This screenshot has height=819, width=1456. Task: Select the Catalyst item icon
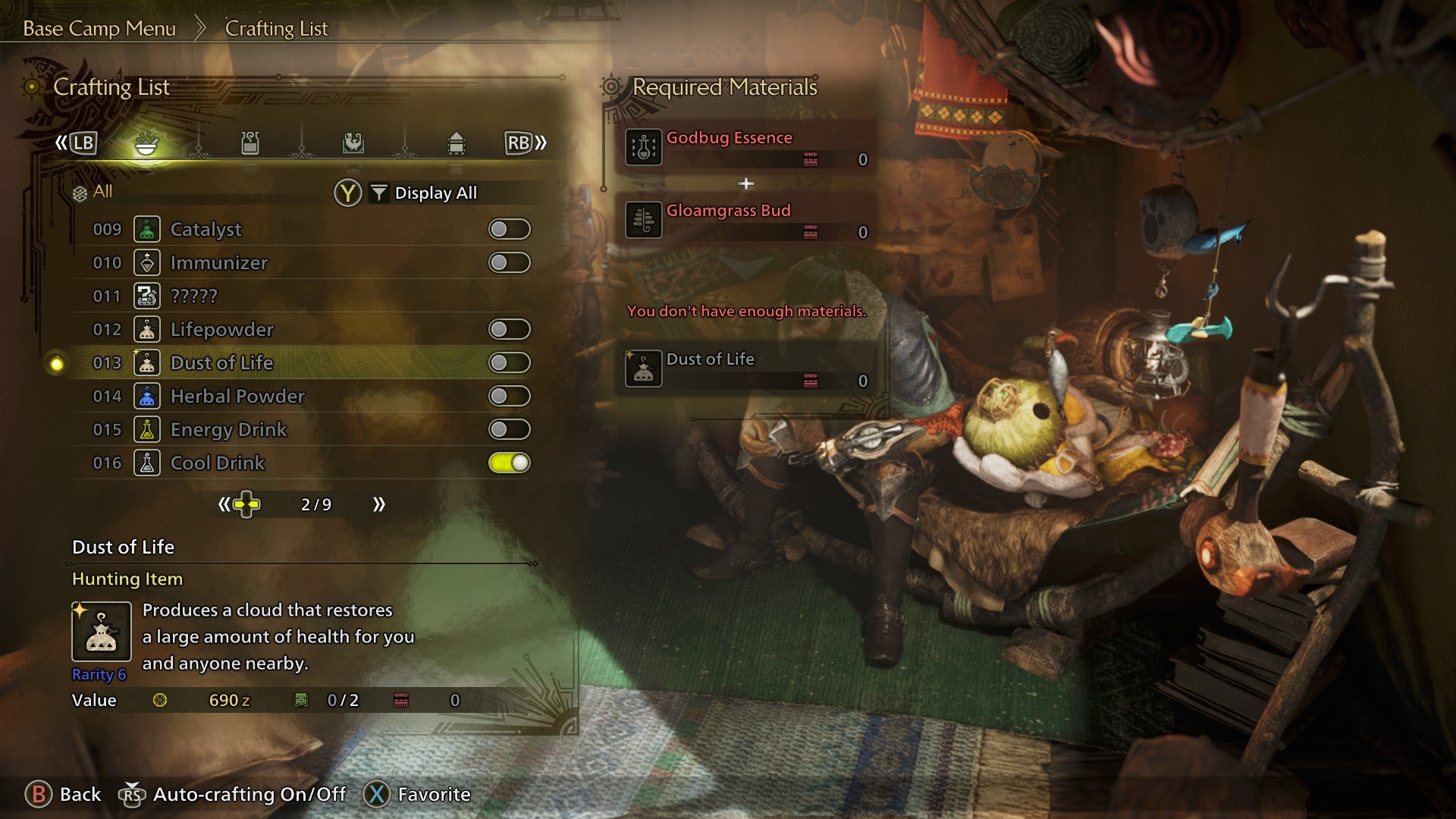pos(146,229)
